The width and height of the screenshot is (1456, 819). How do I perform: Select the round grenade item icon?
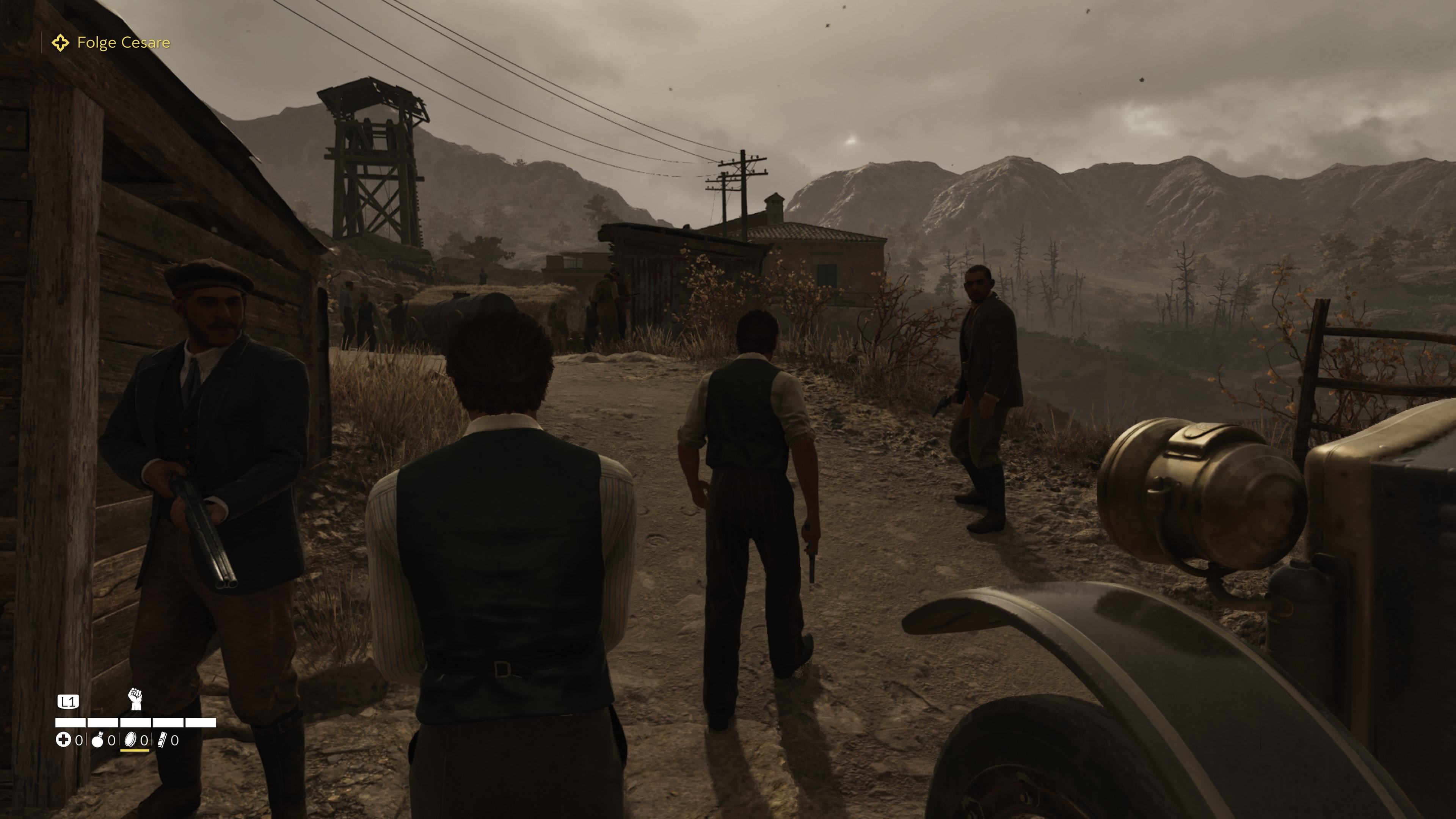(98, 740)
